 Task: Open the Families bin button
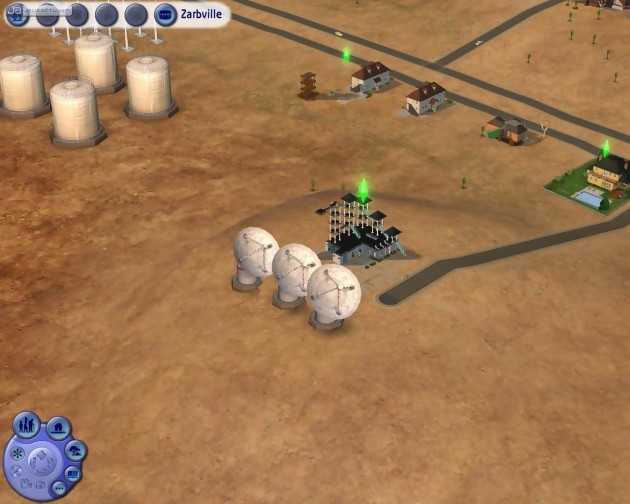(x=27, y=424)
